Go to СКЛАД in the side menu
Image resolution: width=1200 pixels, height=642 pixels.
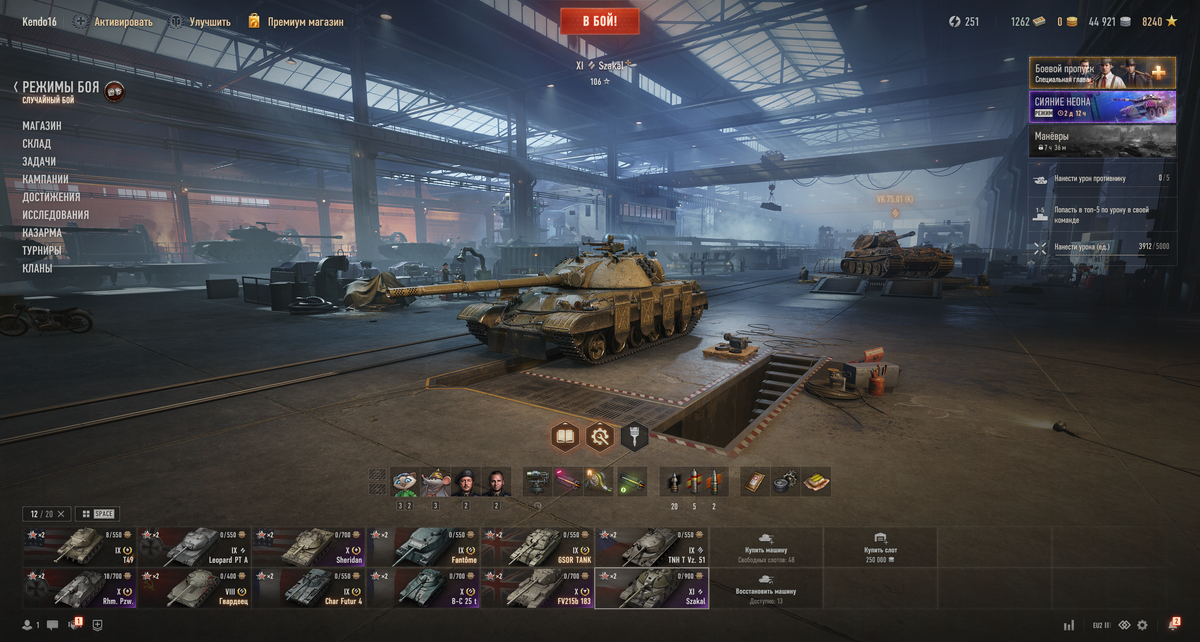click(37, 144)
